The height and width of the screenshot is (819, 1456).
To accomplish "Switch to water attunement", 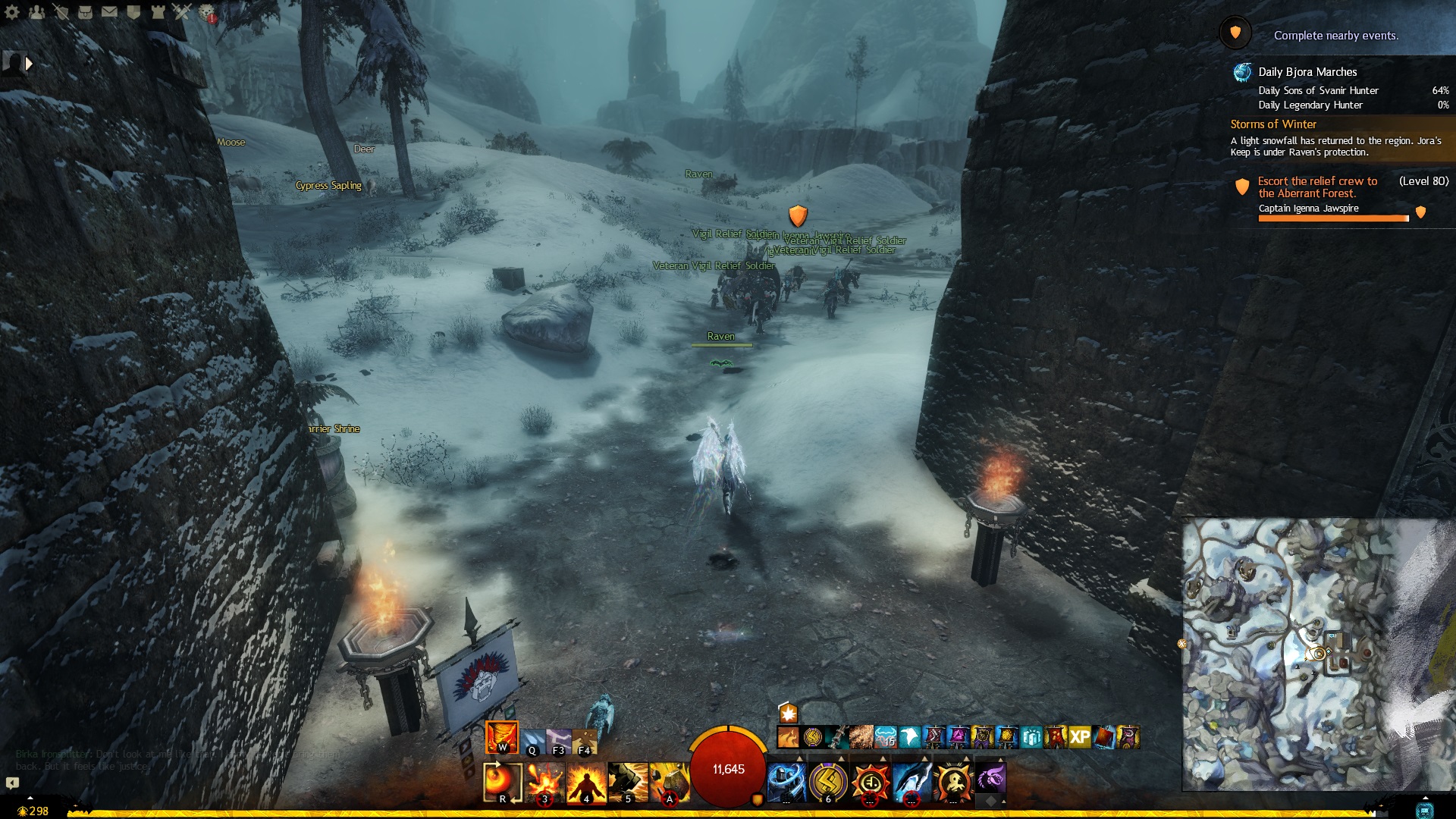I will coord(533,740).
